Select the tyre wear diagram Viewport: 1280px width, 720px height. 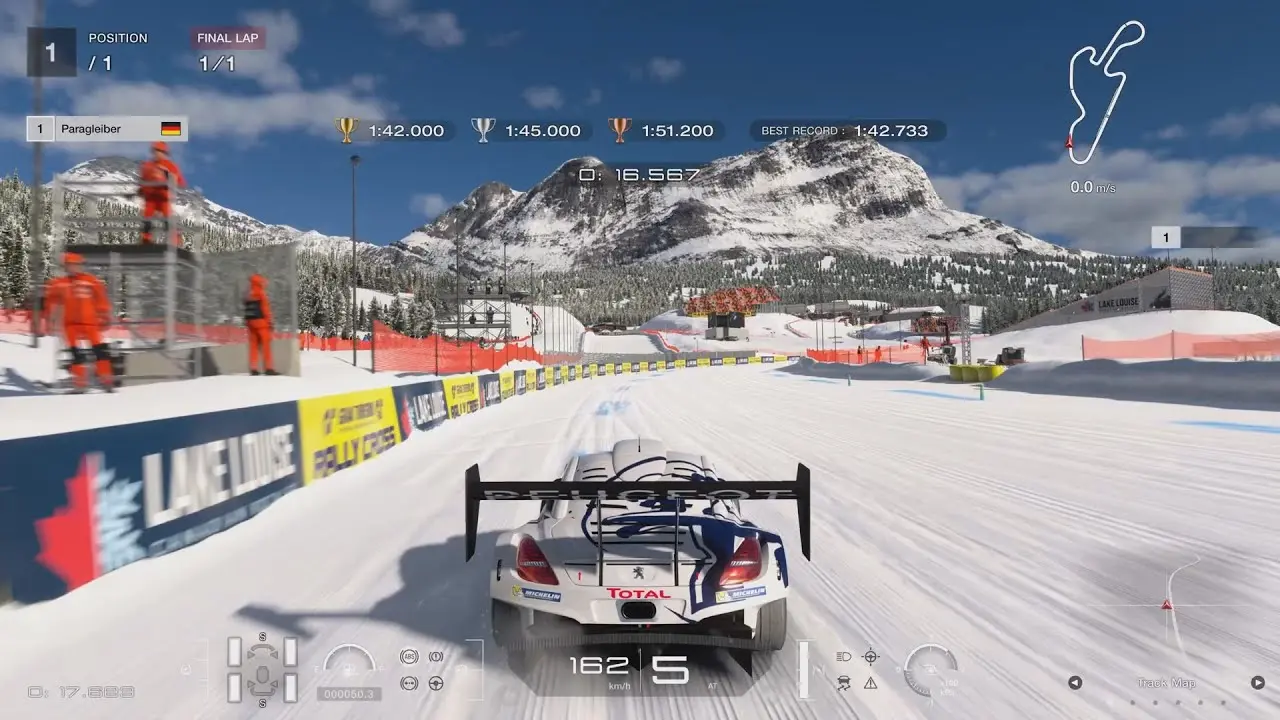(x=262, y=669)
